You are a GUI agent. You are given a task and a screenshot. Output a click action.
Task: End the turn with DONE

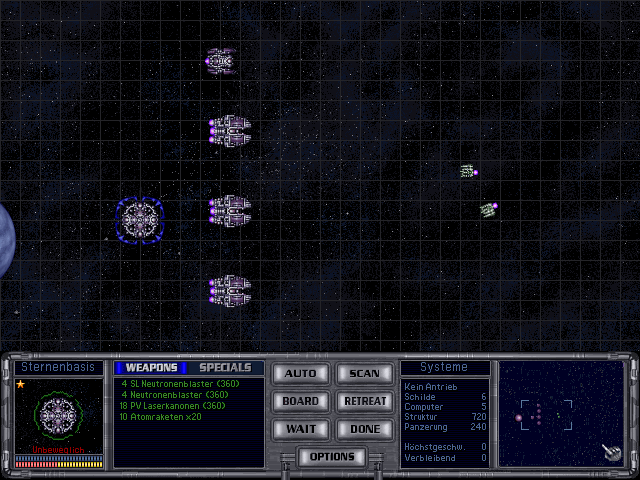[364, 428]
